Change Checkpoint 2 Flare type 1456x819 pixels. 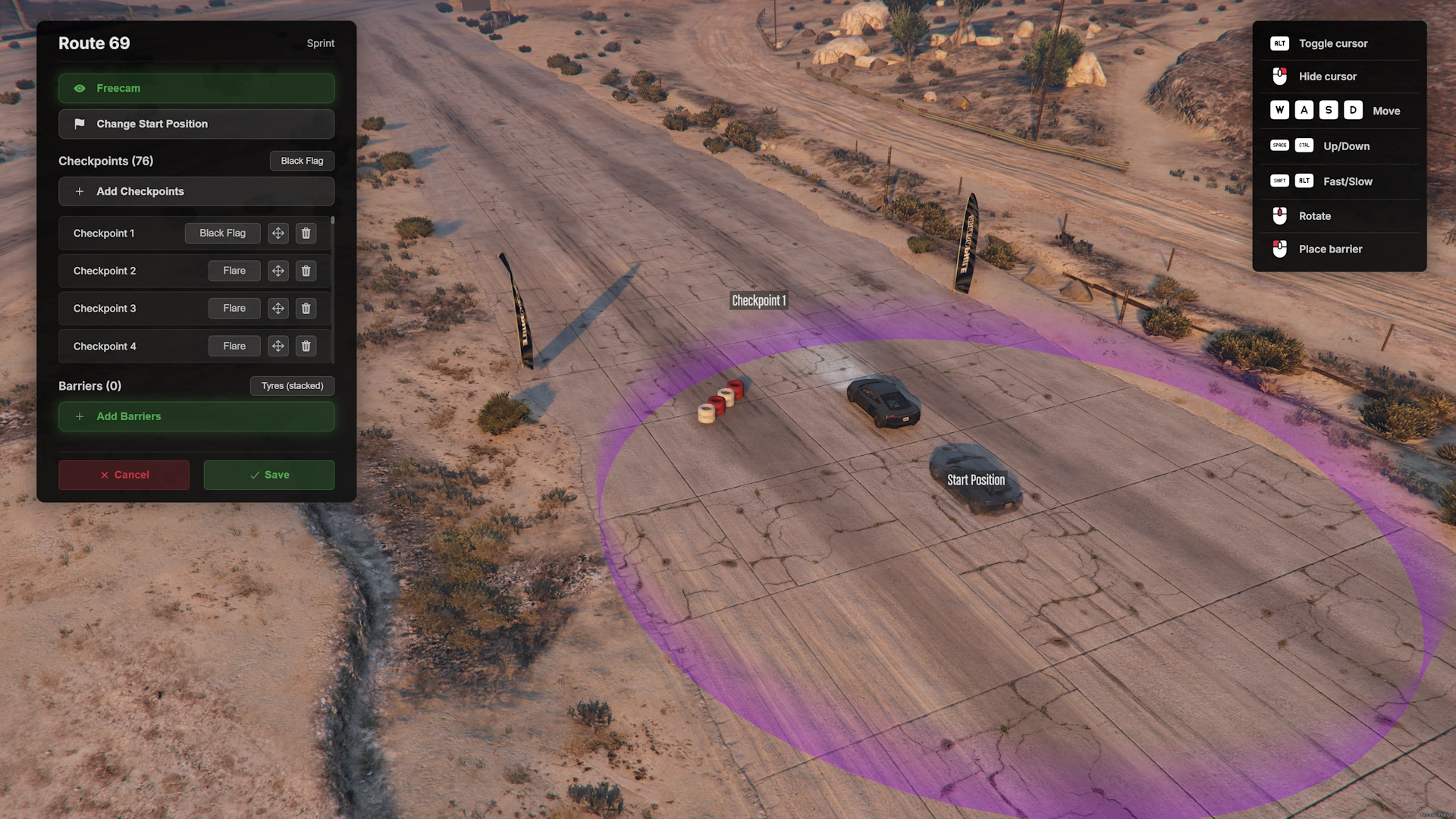click(x=234, y=271)
